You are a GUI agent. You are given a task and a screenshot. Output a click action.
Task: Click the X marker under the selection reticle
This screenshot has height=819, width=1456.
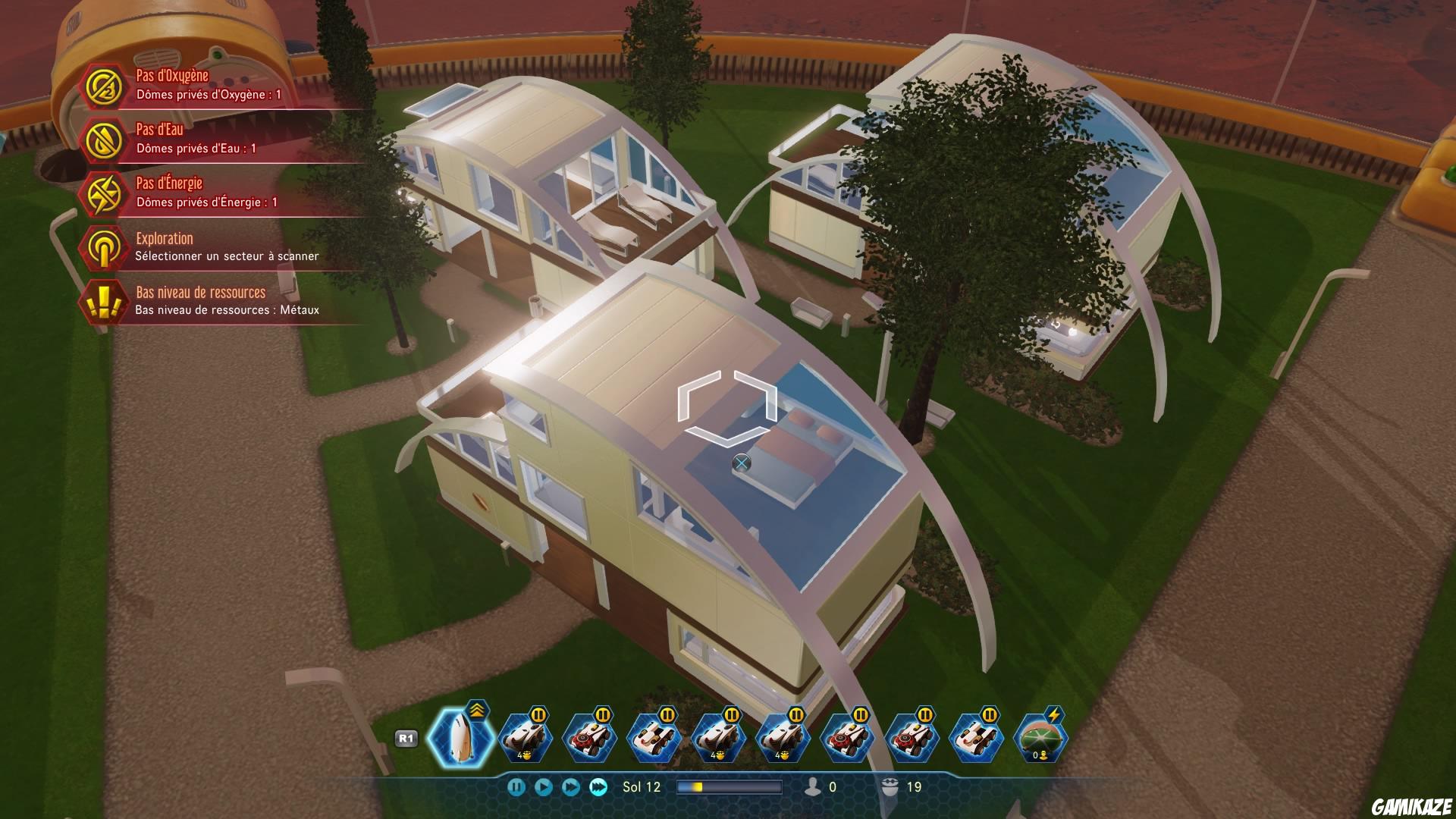[741, 460]
